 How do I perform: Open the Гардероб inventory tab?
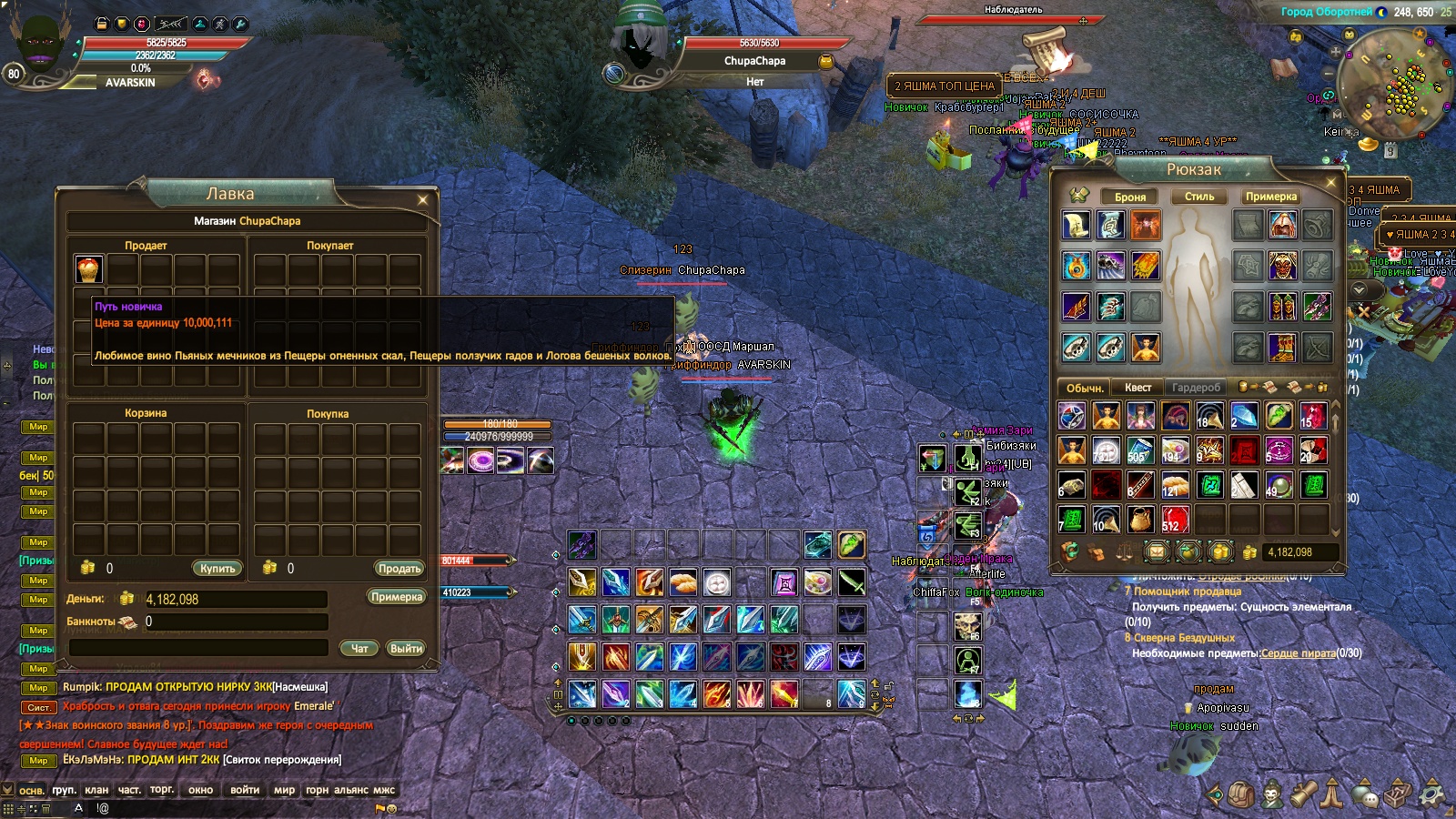pos(1196,388)
